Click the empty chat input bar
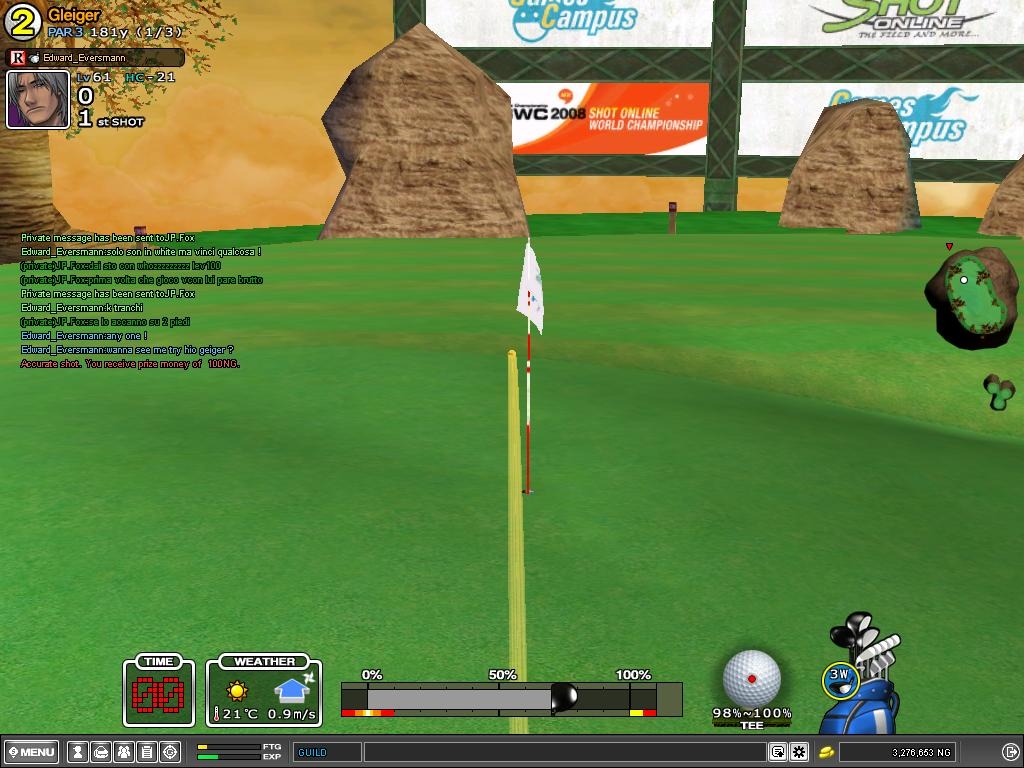 point(564,752)
